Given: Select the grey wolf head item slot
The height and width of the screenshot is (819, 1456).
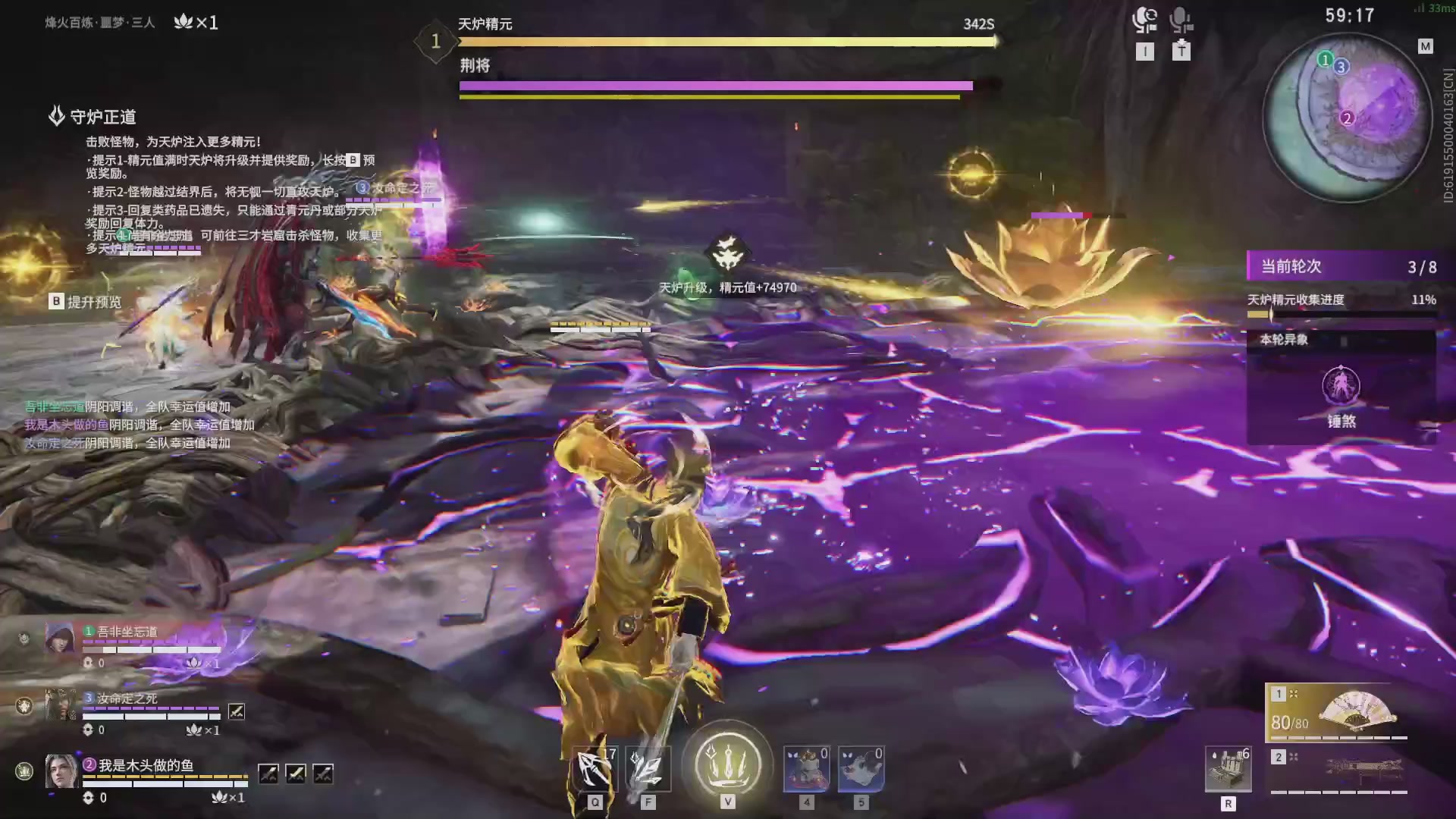Looking at the screenshot, I should (861, 768).
